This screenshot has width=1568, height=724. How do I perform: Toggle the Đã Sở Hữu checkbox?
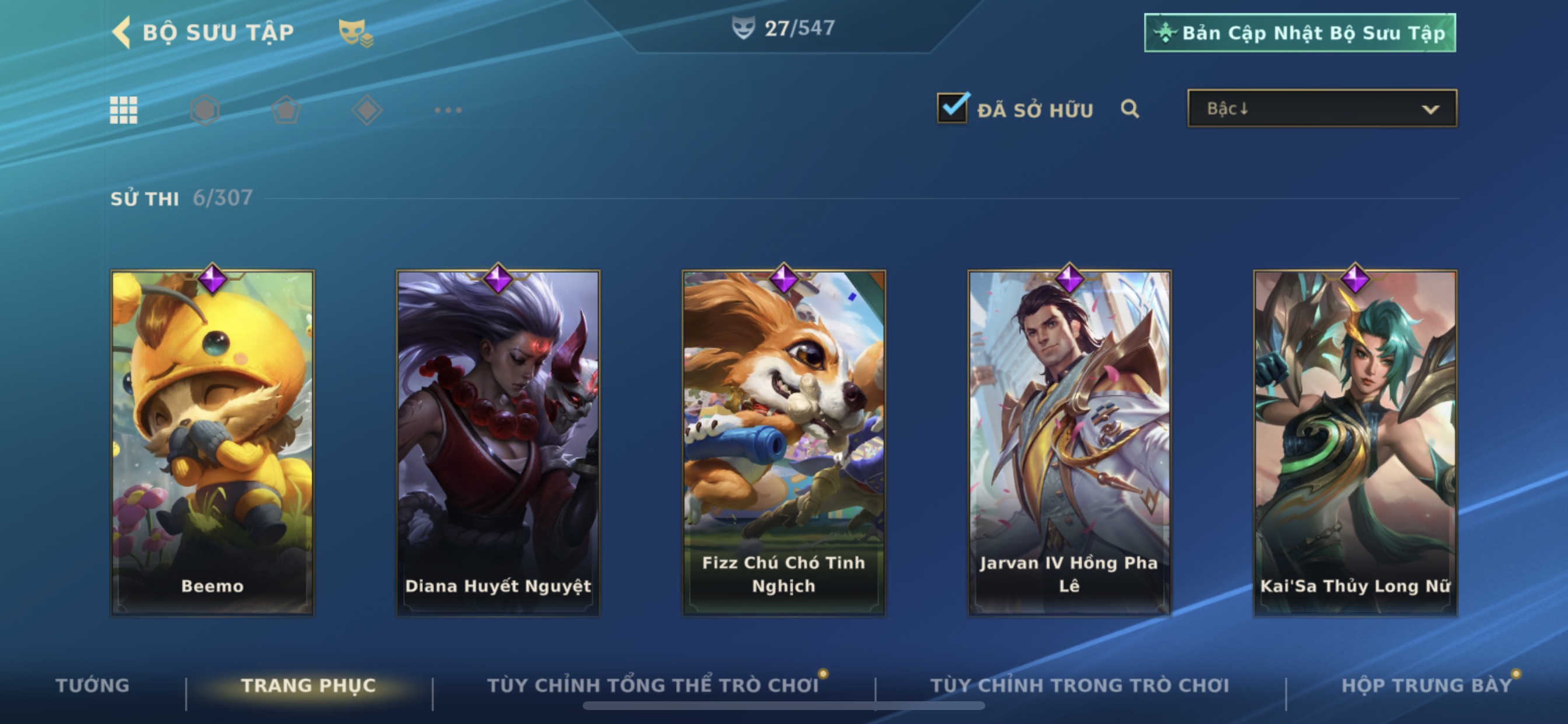953,109
